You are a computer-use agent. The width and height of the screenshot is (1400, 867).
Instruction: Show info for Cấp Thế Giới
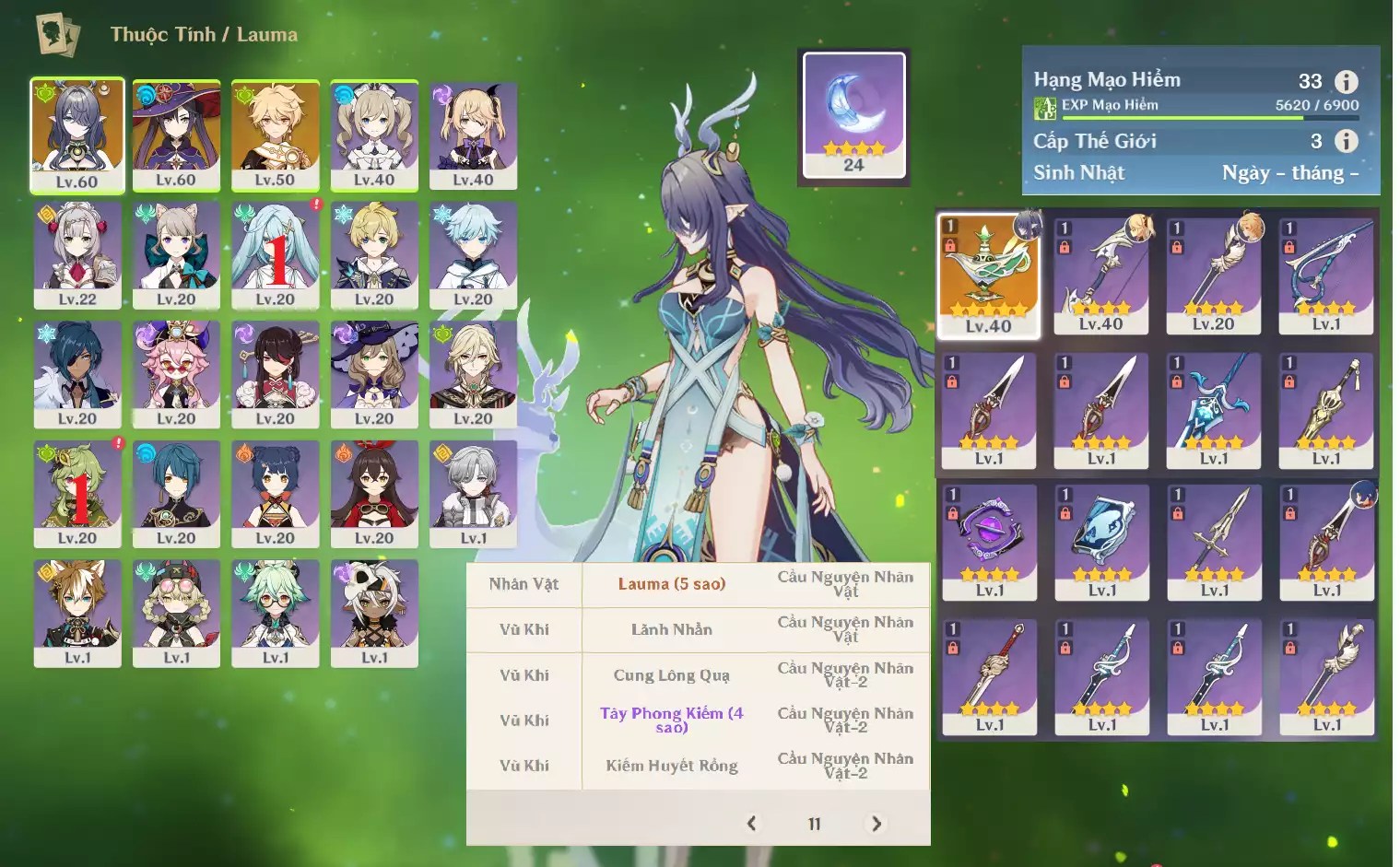tap(1347, 141)
